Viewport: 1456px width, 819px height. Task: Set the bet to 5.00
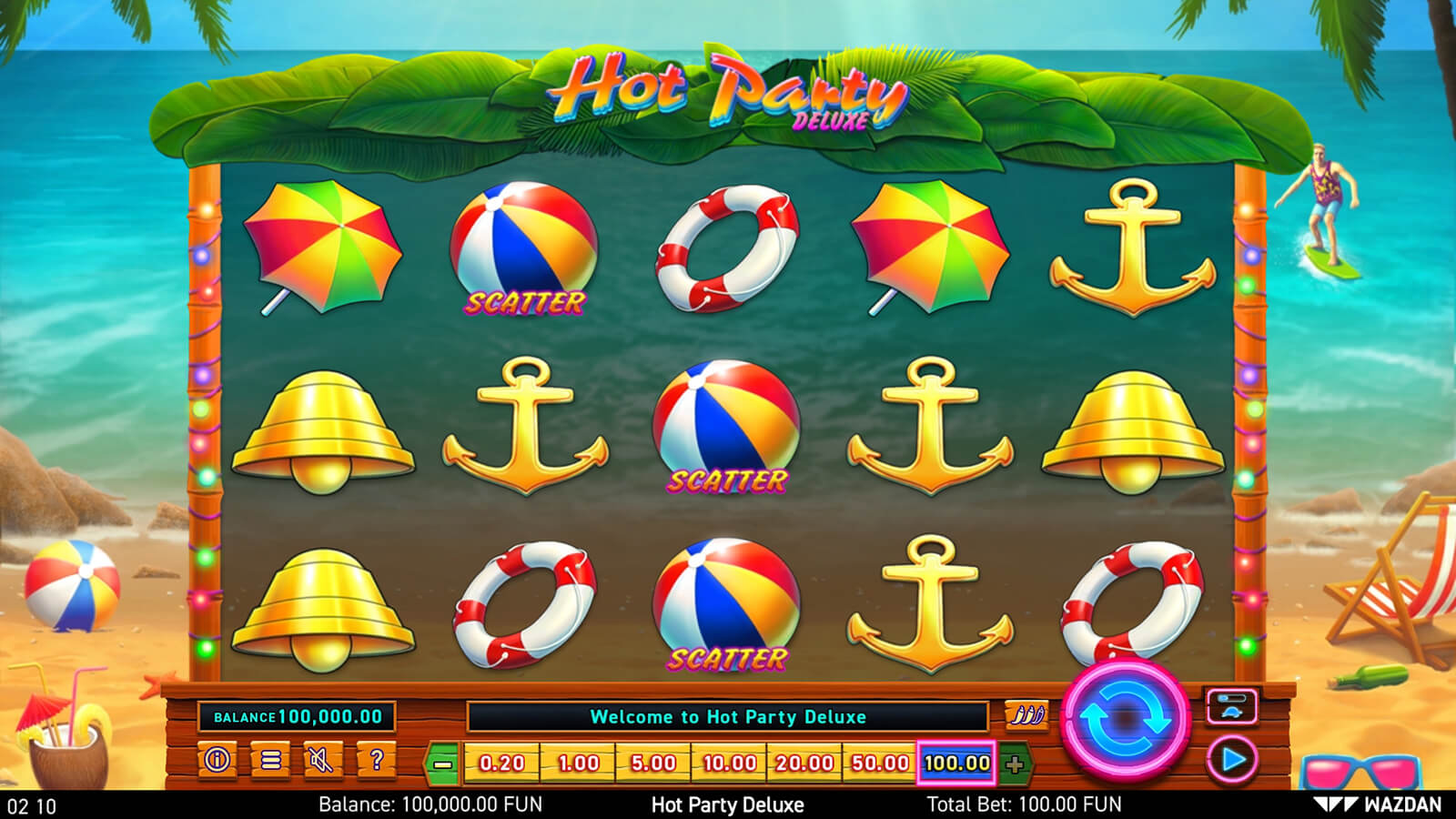653,763
